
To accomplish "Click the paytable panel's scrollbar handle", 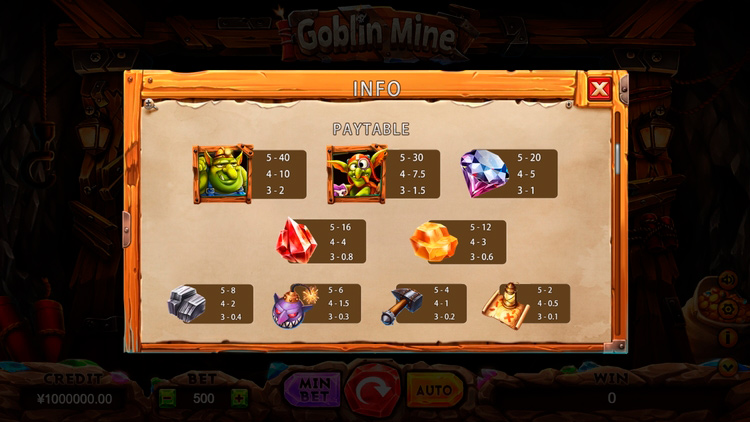I will pyautogui.click(x=617, y=153).
